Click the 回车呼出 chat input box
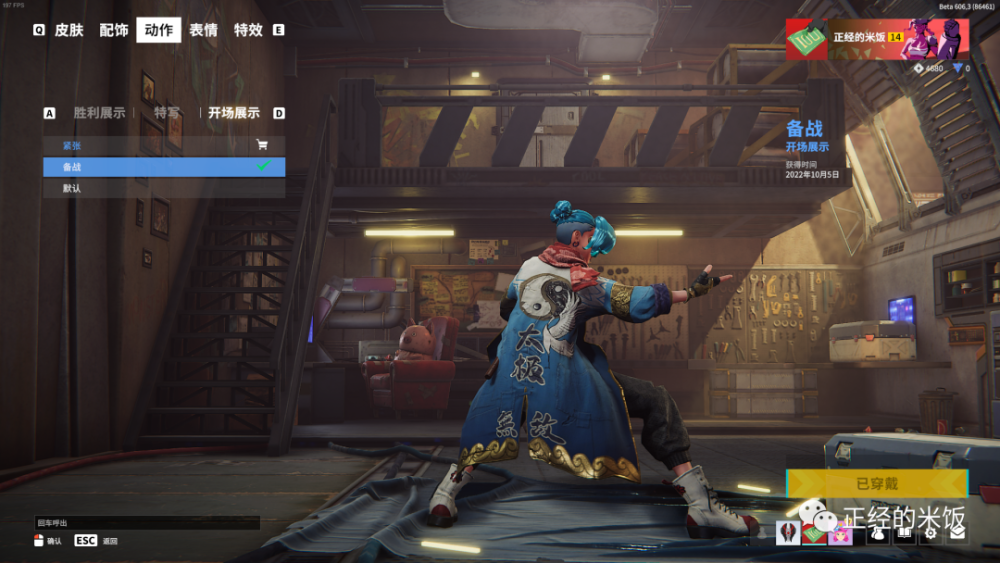This screenshot has height=563, width=1000. (x=147, y=523)
